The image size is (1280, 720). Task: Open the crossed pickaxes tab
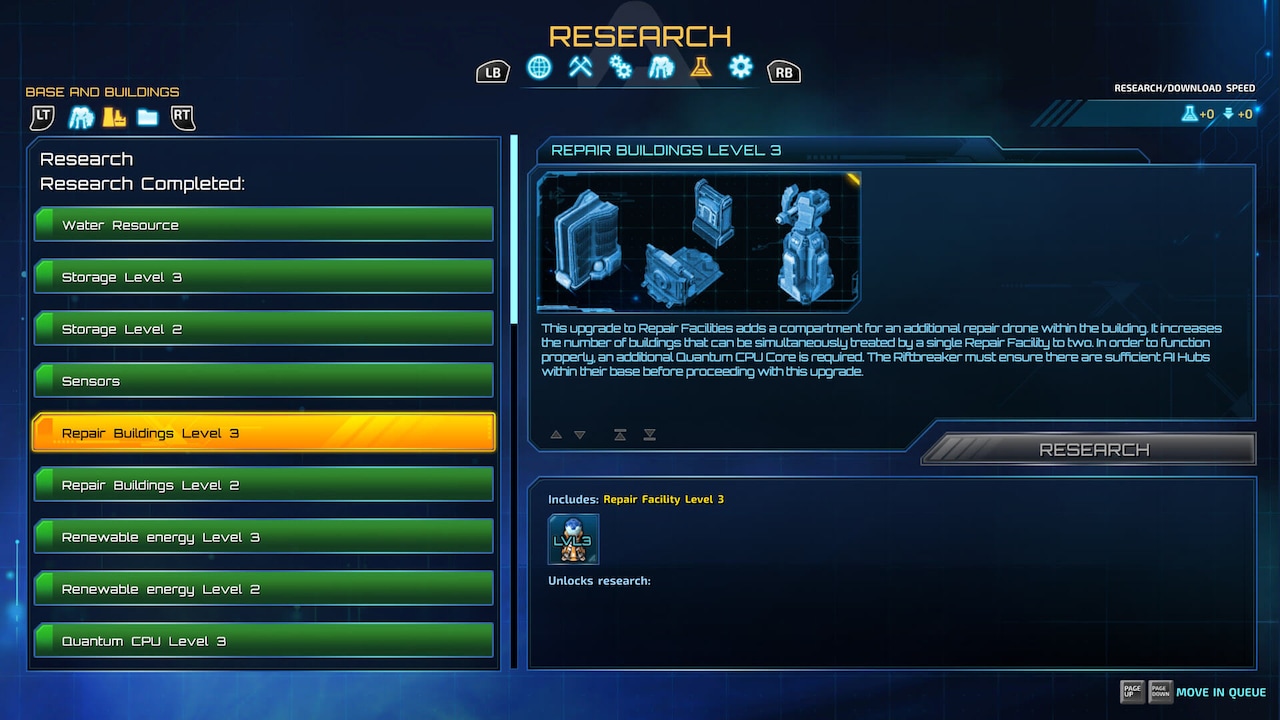580,68
